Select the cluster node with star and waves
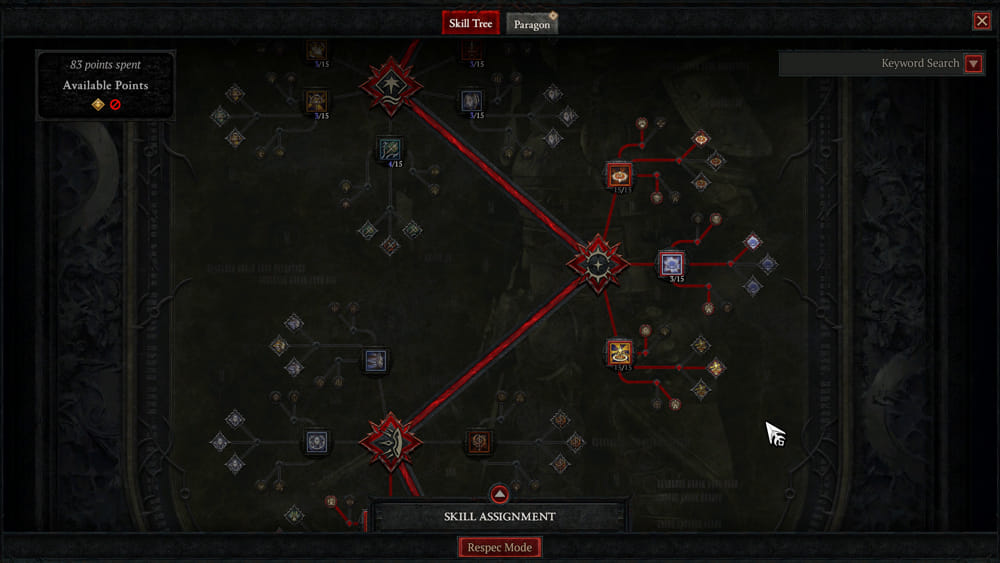The height and width of the screenshot is (563, 1000). coord(389,86)
